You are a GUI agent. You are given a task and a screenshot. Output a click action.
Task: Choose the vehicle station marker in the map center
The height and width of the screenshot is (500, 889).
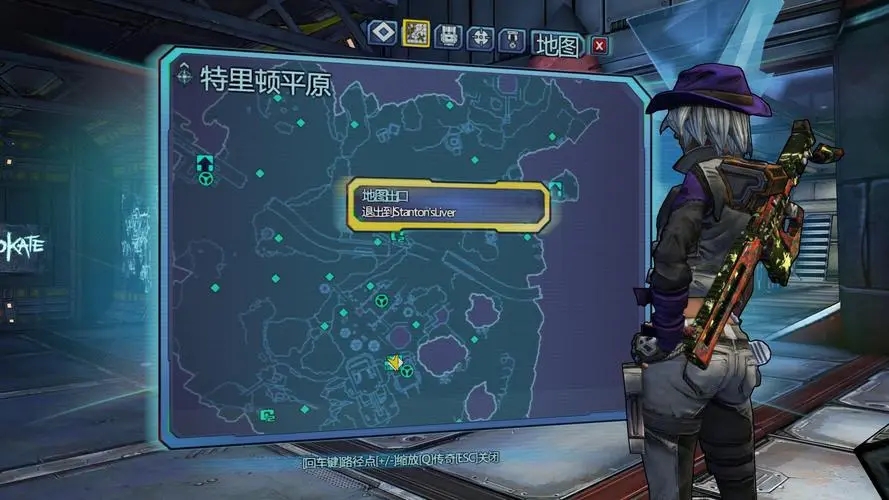(380, 300)
